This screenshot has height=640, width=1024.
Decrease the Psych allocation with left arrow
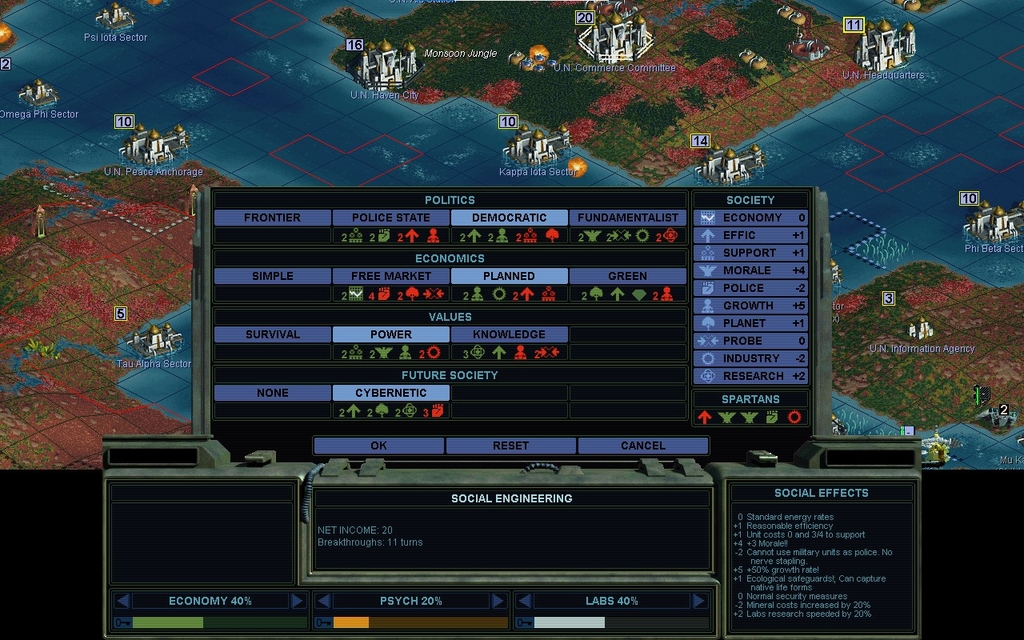pyautogui.click(x=323, y=601)
